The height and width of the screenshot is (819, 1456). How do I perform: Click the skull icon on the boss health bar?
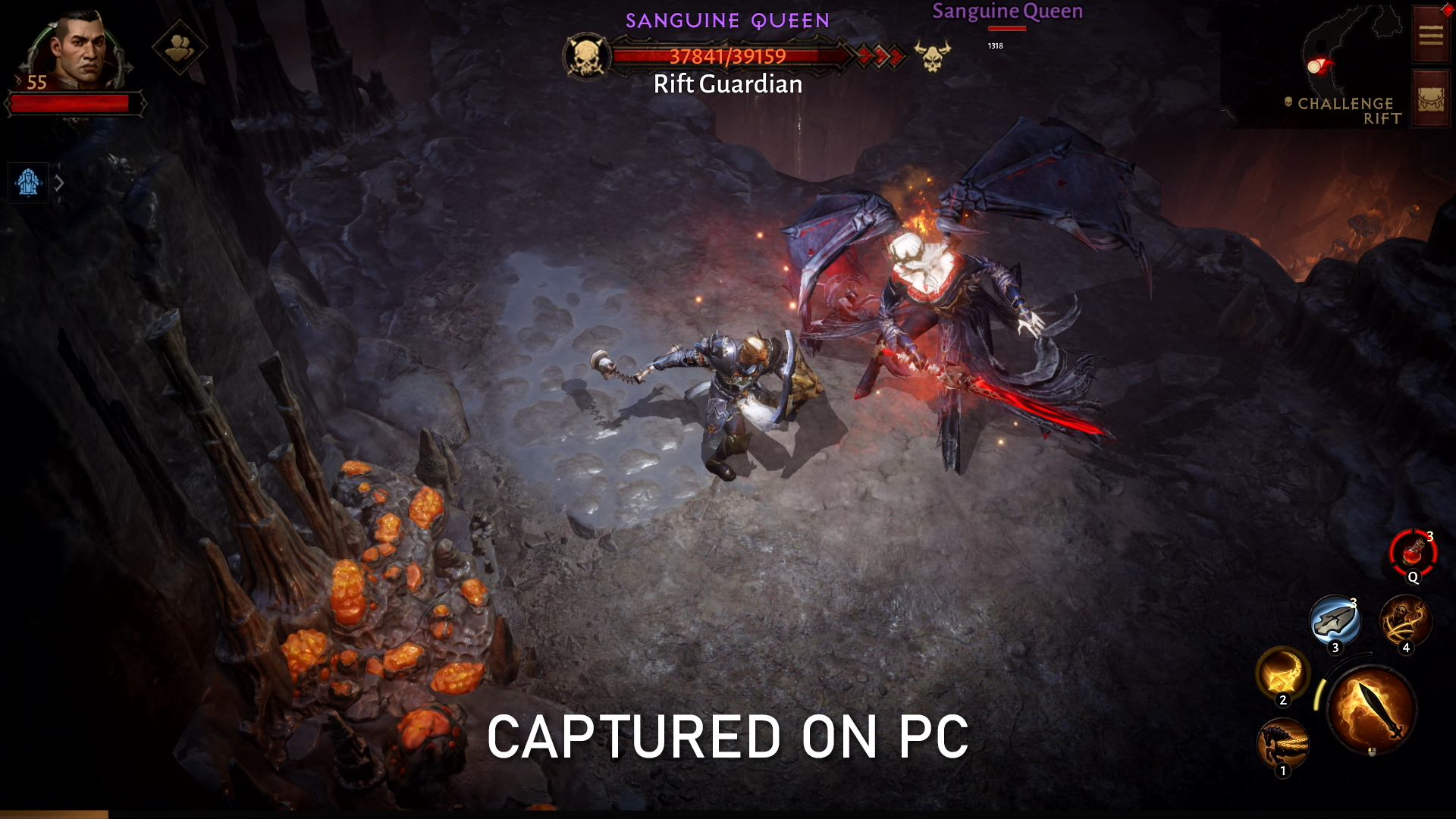tap(586, 54)
